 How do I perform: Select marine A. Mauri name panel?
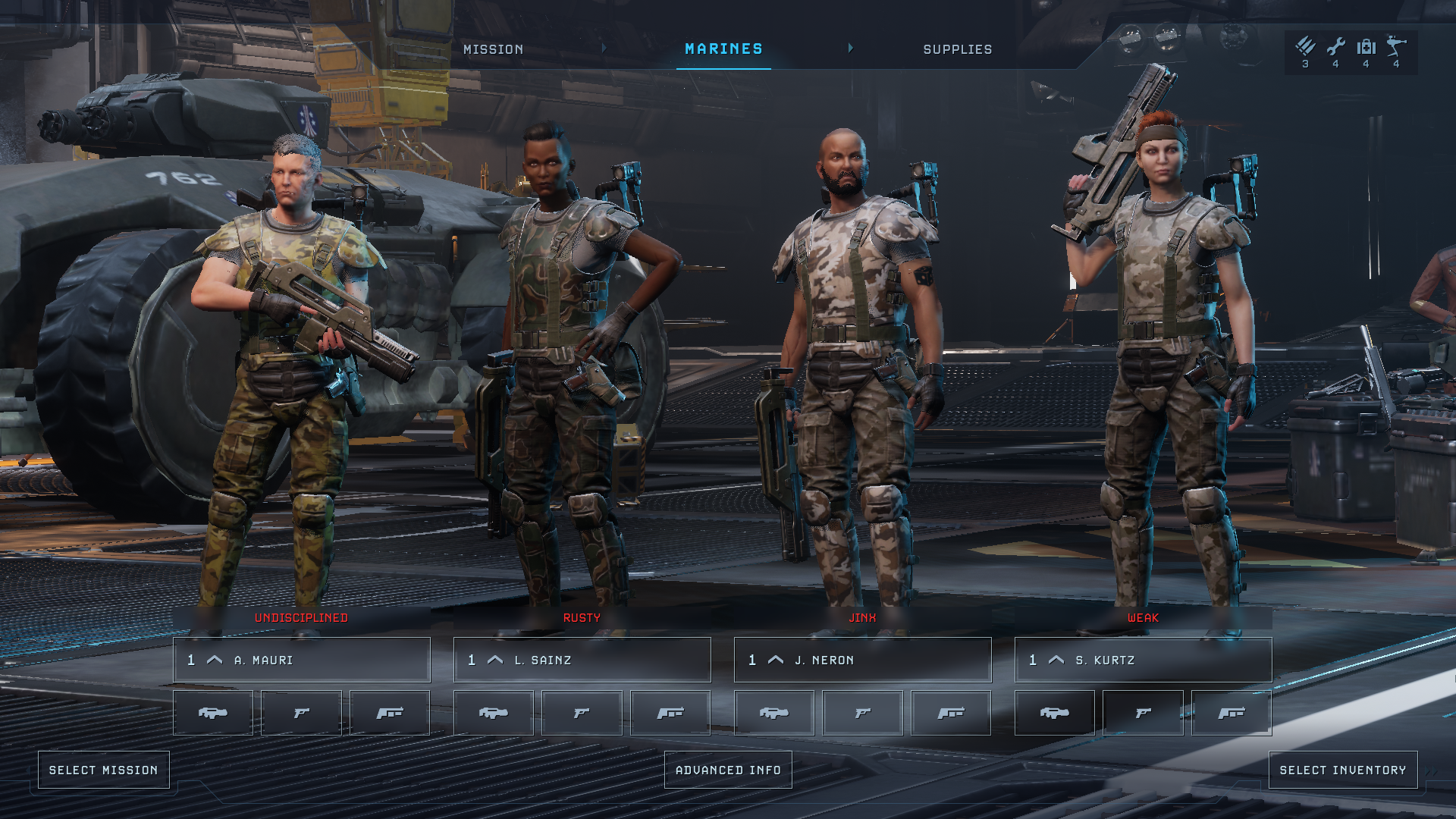(301, 660)
